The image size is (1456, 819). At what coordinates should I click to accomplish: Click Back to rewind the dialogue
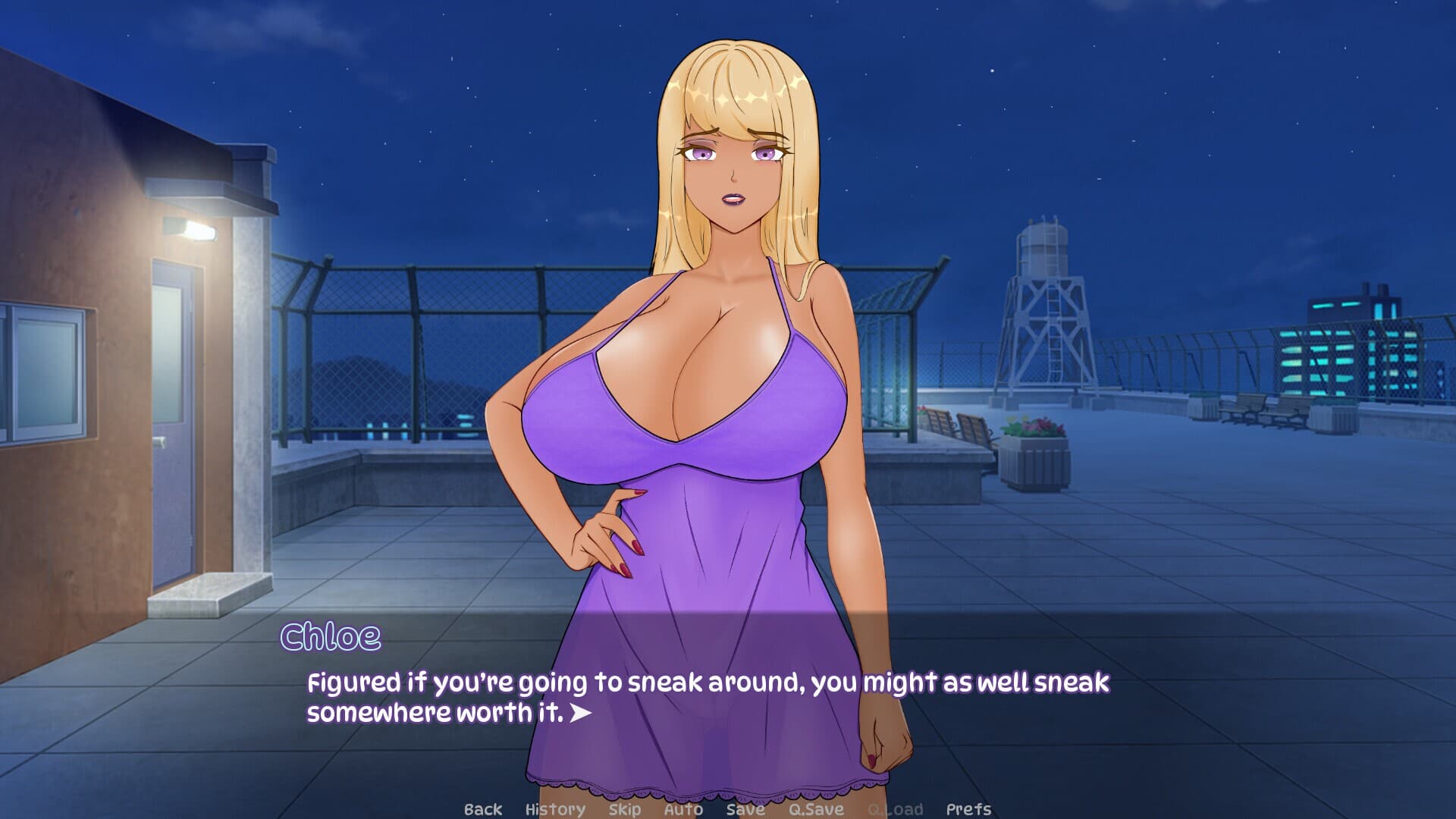[482, 808]
